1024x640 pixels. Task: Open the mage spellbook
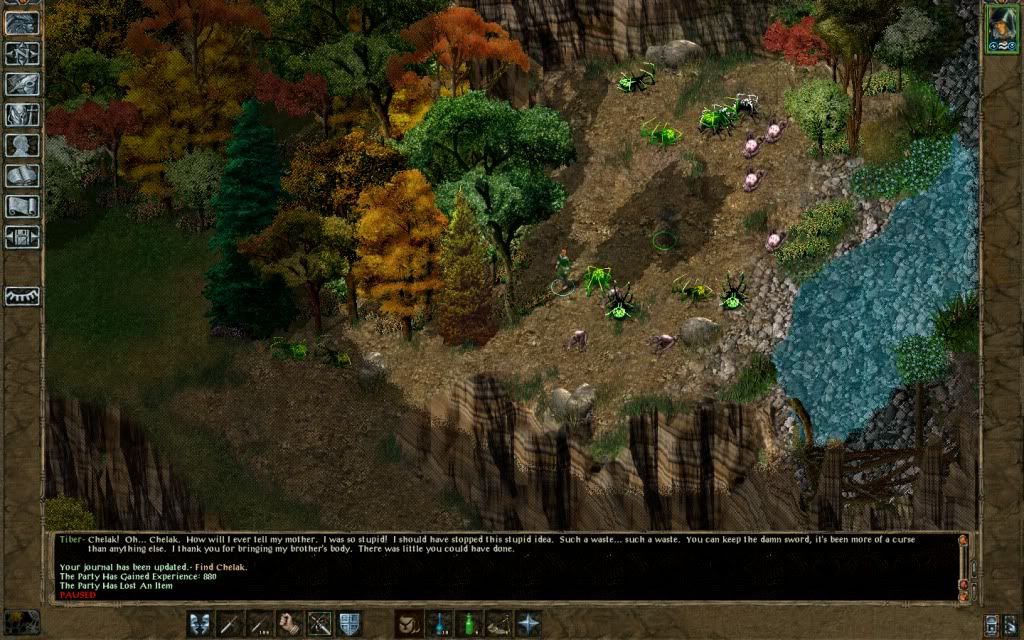[22, 176]
